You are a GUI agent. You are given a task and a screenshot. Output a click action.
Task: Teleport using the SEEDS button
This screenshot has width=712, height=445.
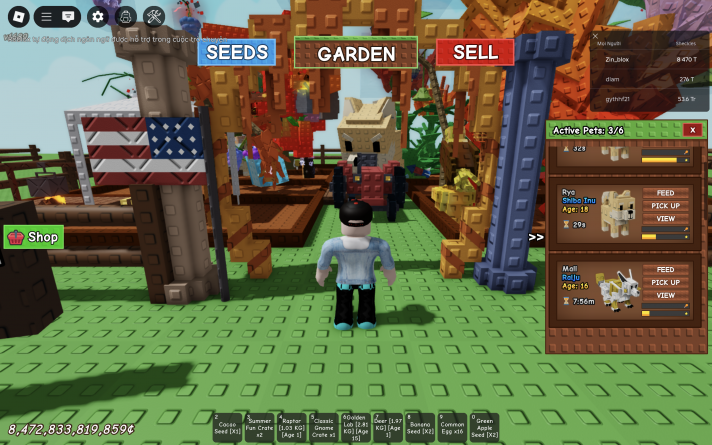click(236, 52)
